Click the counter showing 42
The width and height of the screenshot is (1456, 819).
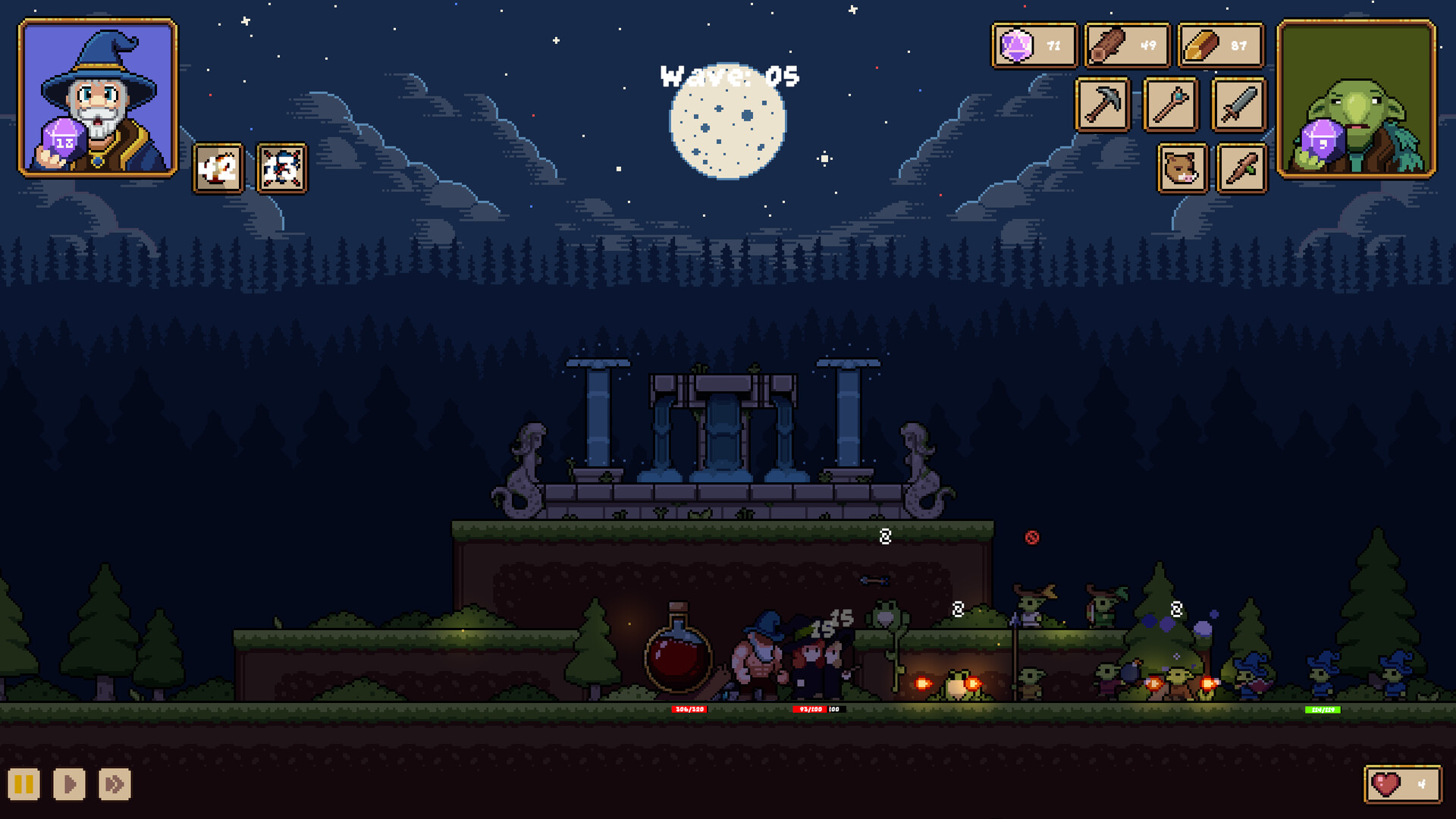(x=216, y=169)
